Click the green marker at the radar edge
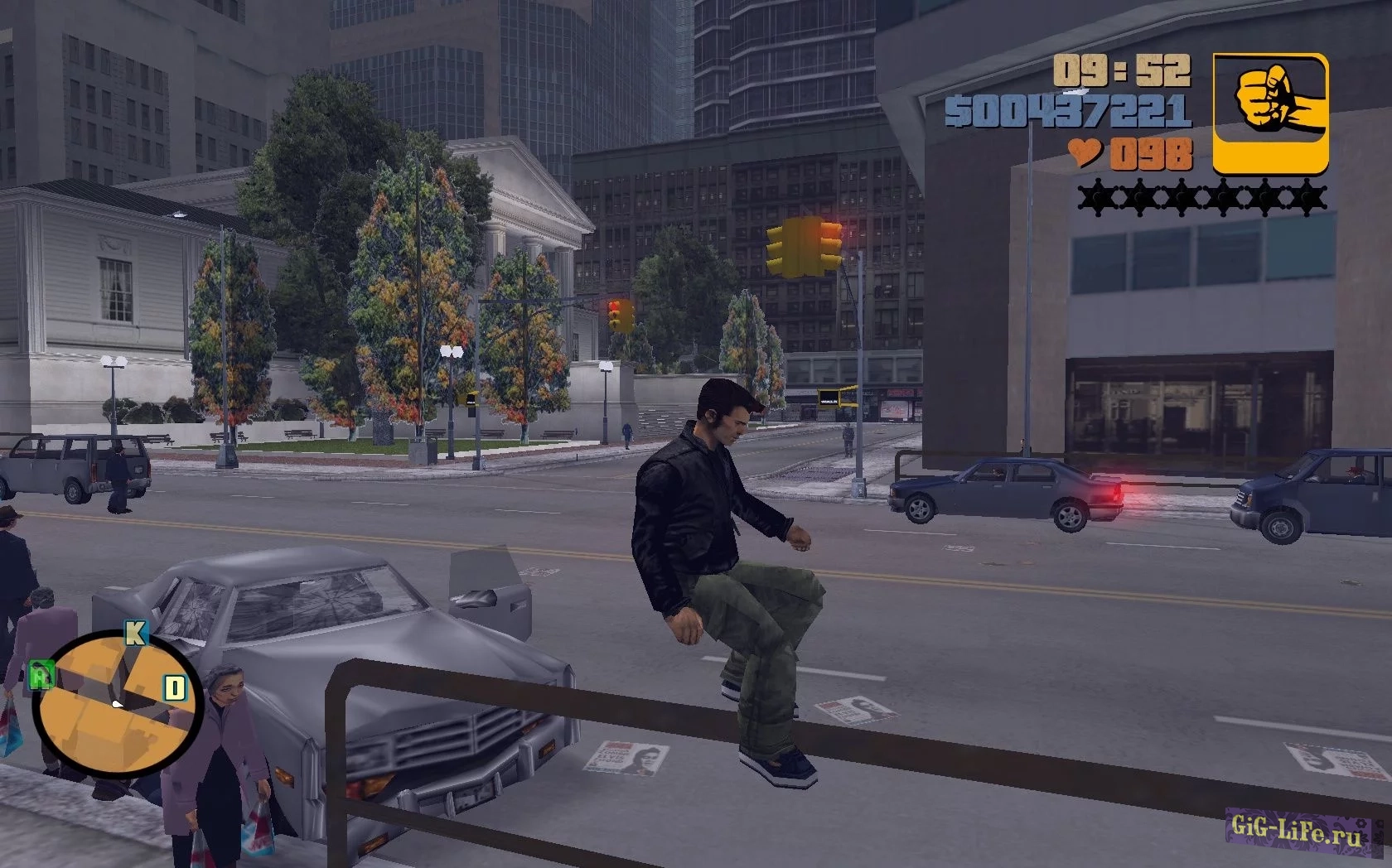Image resolution: width=1392 pixels, height=868 pixels. pyautogui.click(x=39, y=677)
